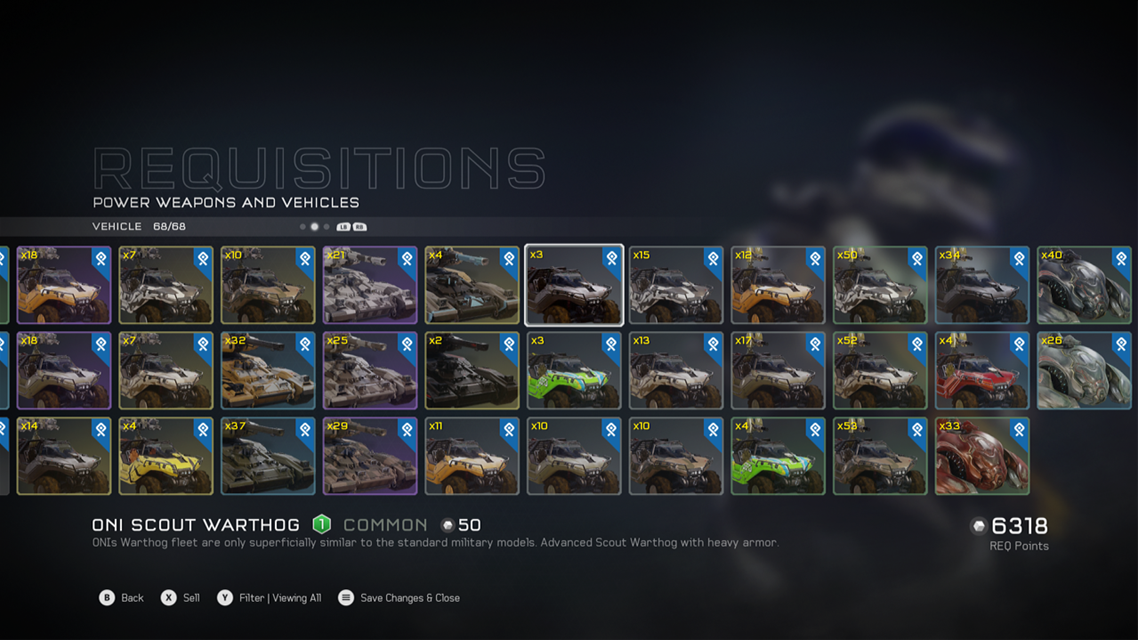Viewport: 1138px width, 640px height.
Task: Choose the tan tank x32 card
Action: [268, 371]
